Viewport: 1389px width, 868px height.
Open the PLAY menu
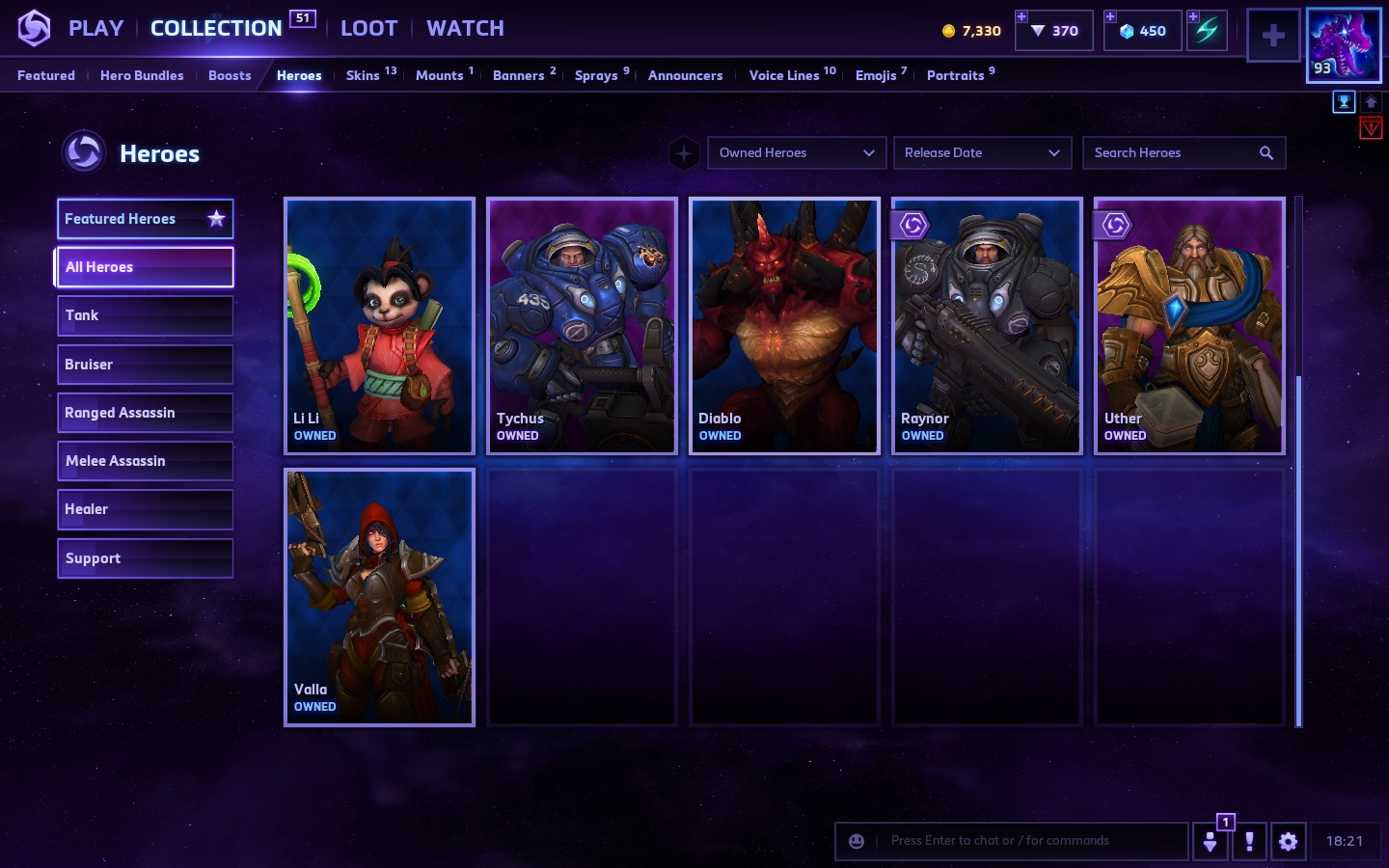(95, 29)
